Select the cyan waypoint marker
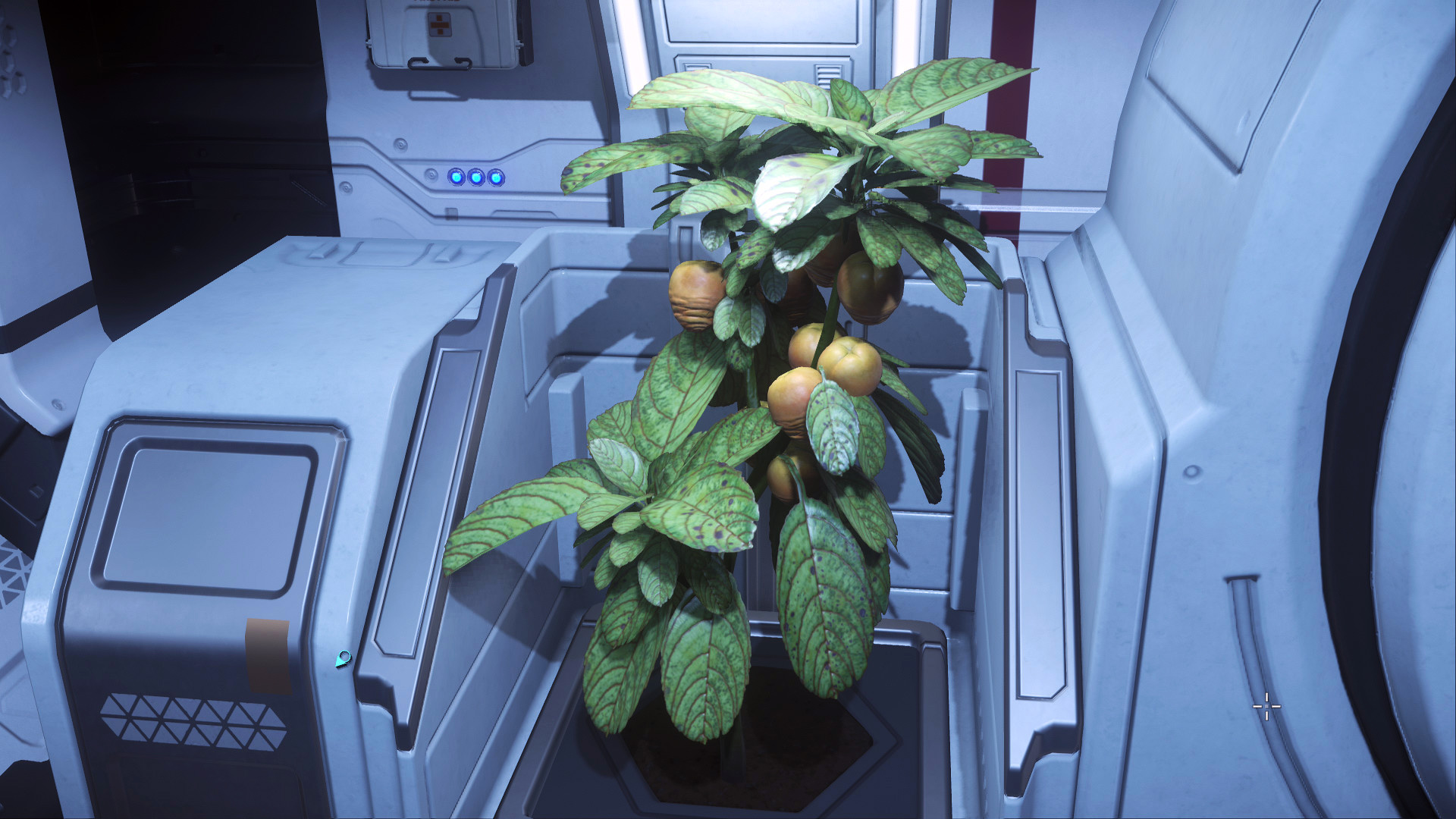Image resolution: width=1456 pixels, height=819 pixels. point(344,659)
